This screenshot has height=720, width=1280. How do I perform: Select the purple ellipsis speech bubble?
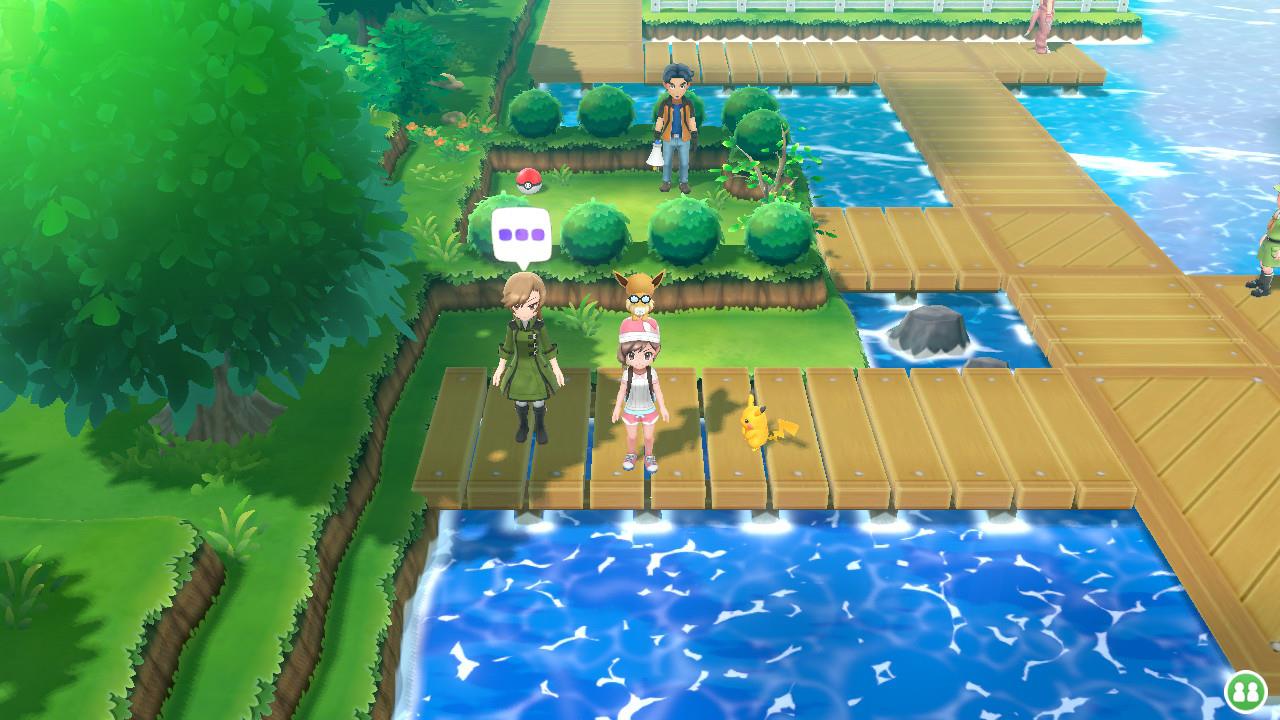[x=522, y=235]
